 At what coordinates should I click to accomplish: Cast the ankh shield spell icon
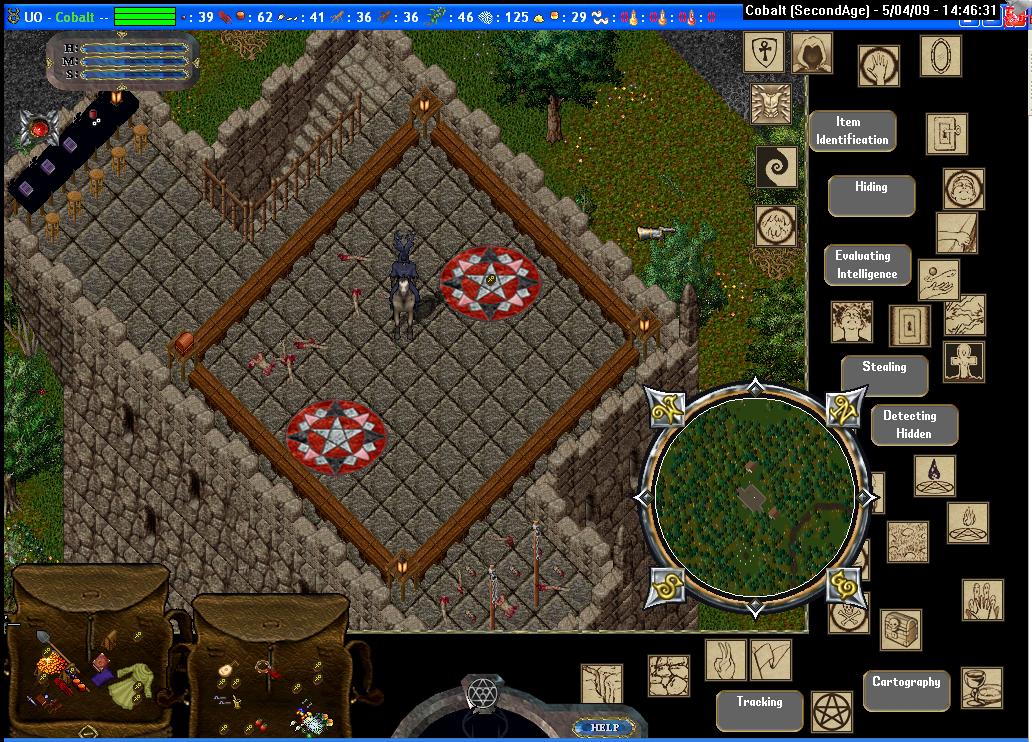tap(763, 53)
